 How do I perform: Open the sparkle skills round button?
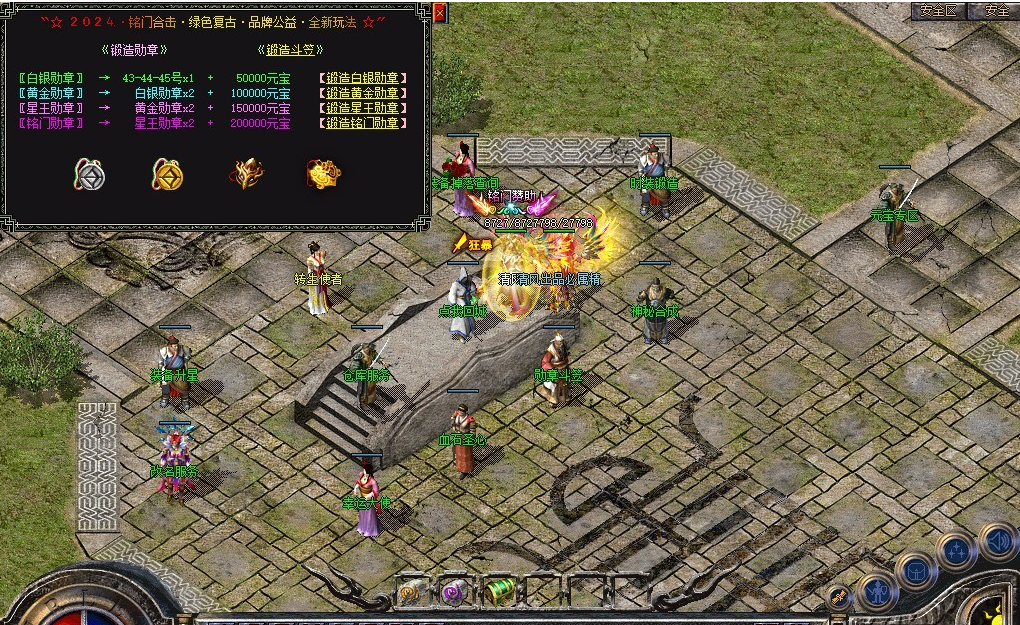coord(956,549)
